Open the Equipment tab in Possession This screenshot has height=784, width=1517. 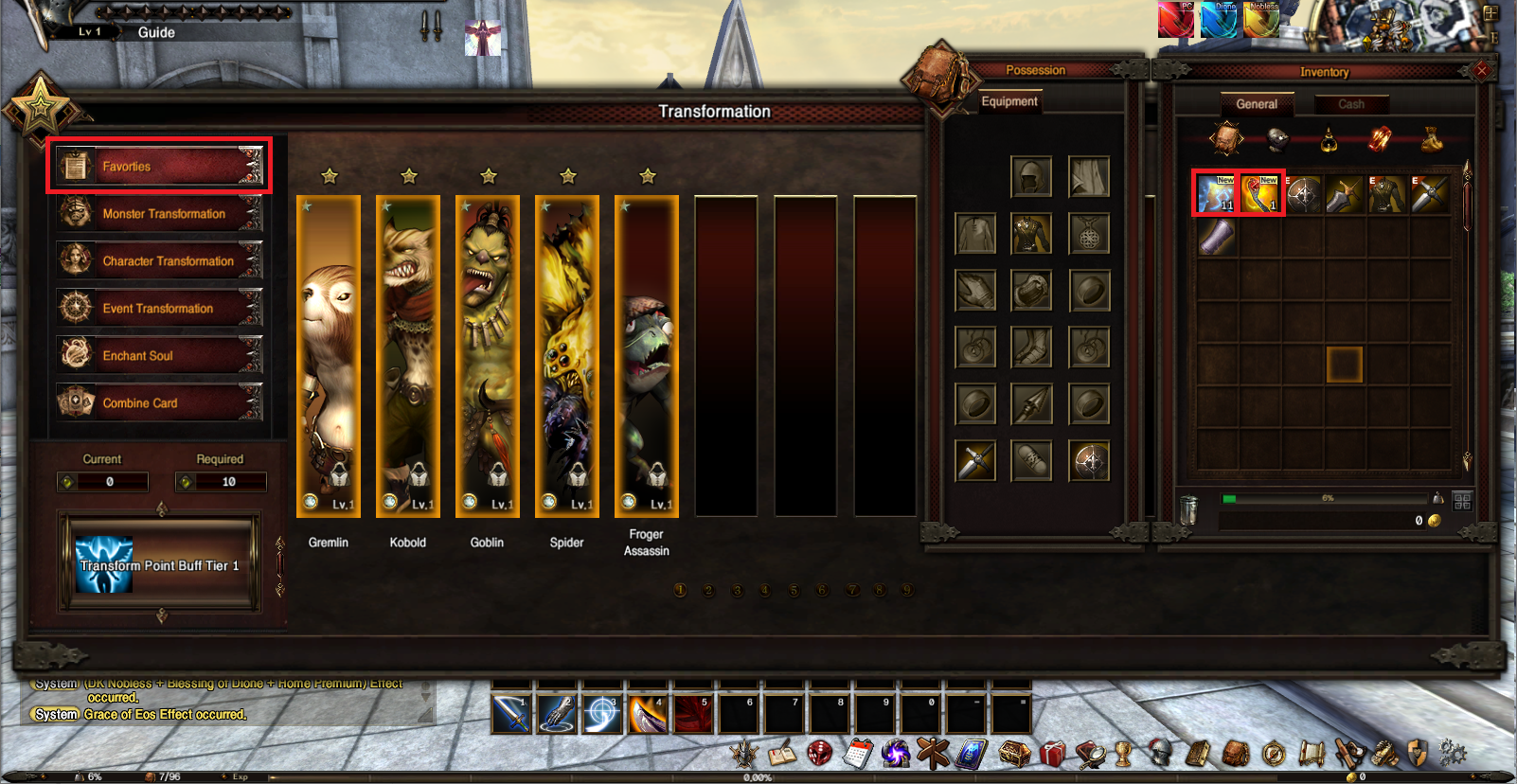tap(1009, 101)
